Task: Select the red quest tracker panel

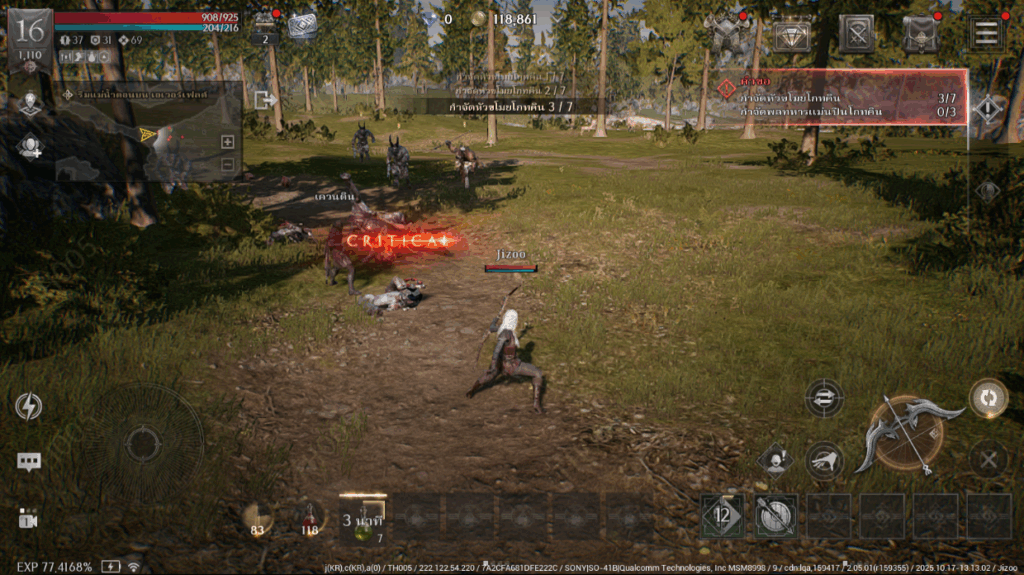Action: click(x=838, y=97)
